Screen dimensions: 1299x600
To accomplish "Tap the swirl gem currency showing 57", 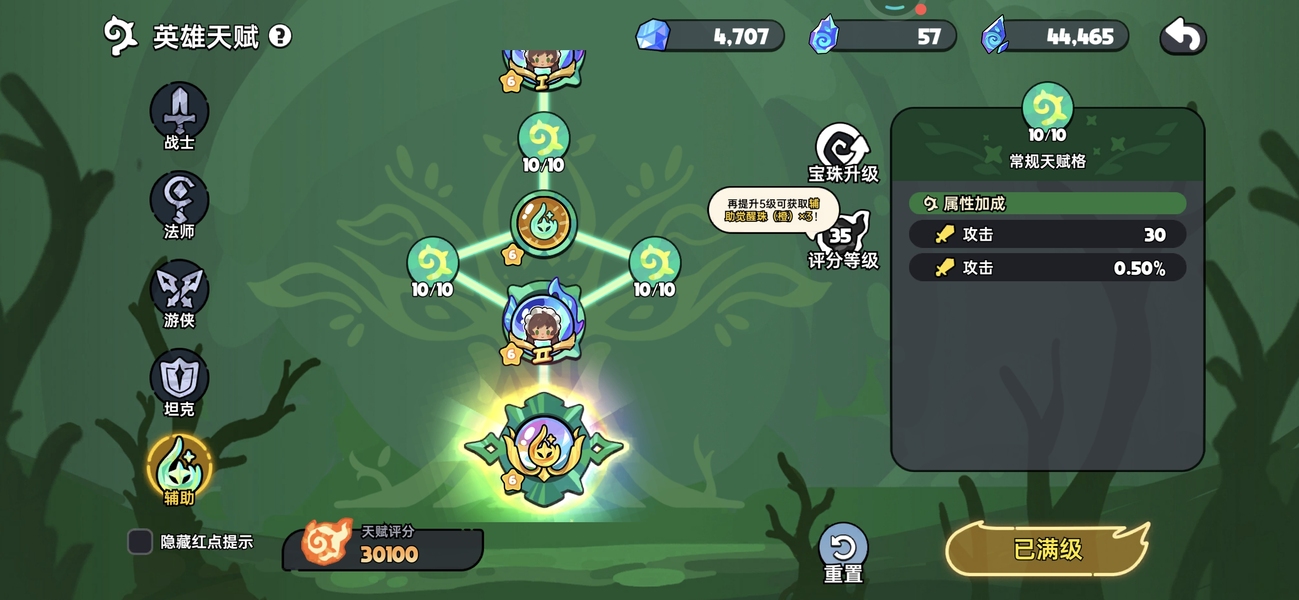I will tap(883, 37).
